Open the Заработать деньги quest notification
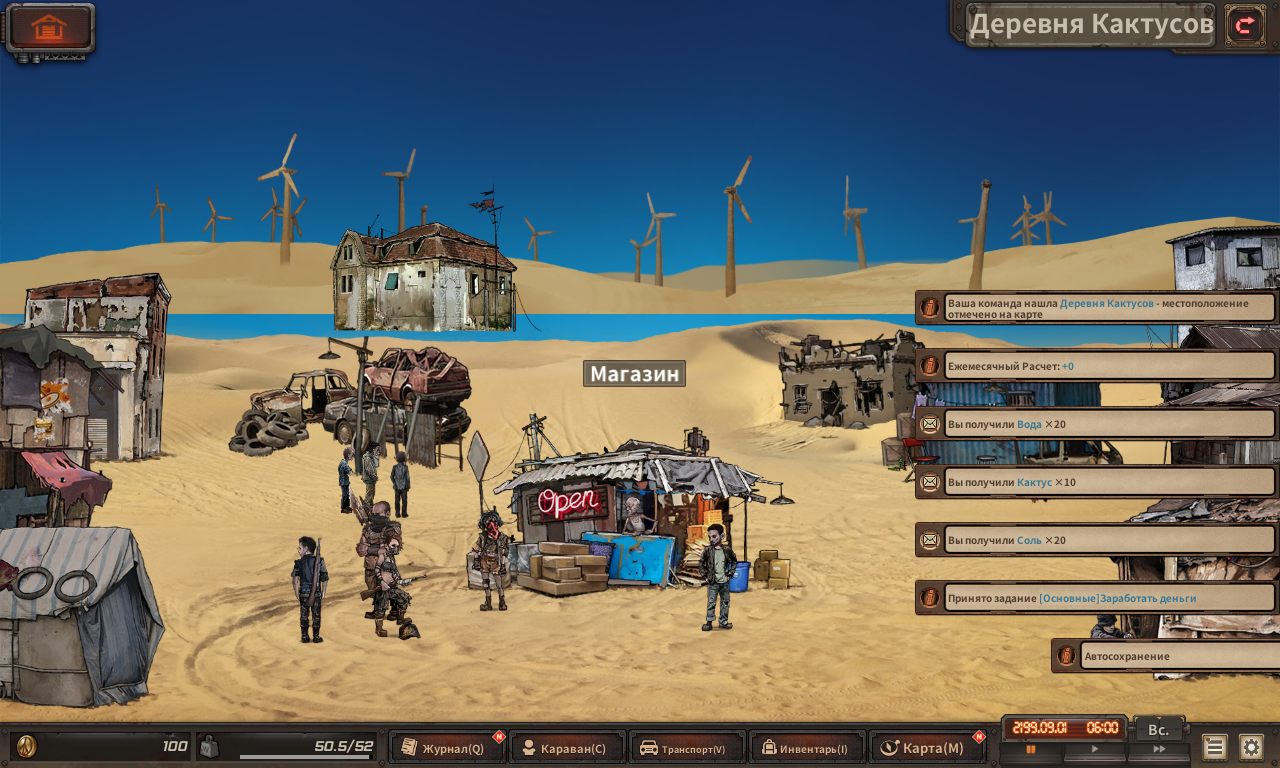Image resolution: width=1280 pixels, height=768 pixels. tap(1096, 598)
